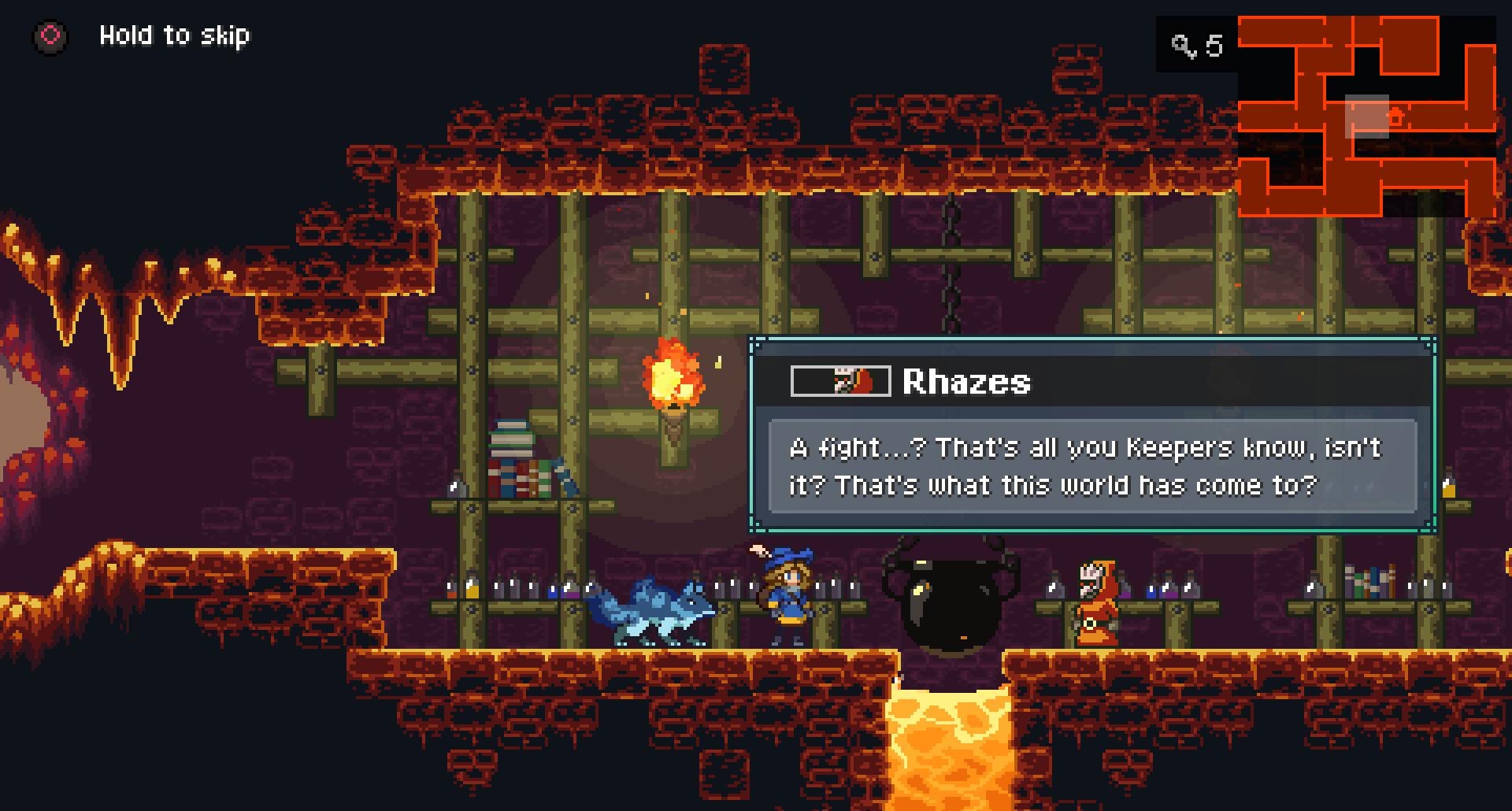Advance the Rhazes dialogue box
The height and width of the screenshot is (811, 1512).
[x=1092, y=466]
